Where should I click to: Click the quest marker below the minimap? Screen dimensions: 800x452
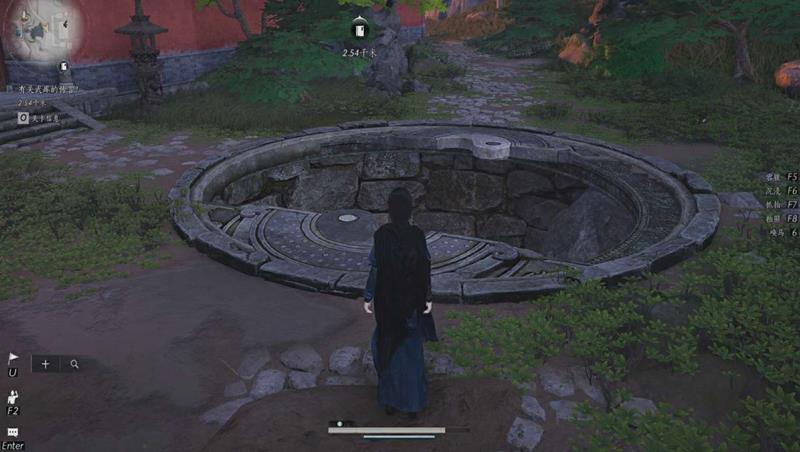point(64,68)
